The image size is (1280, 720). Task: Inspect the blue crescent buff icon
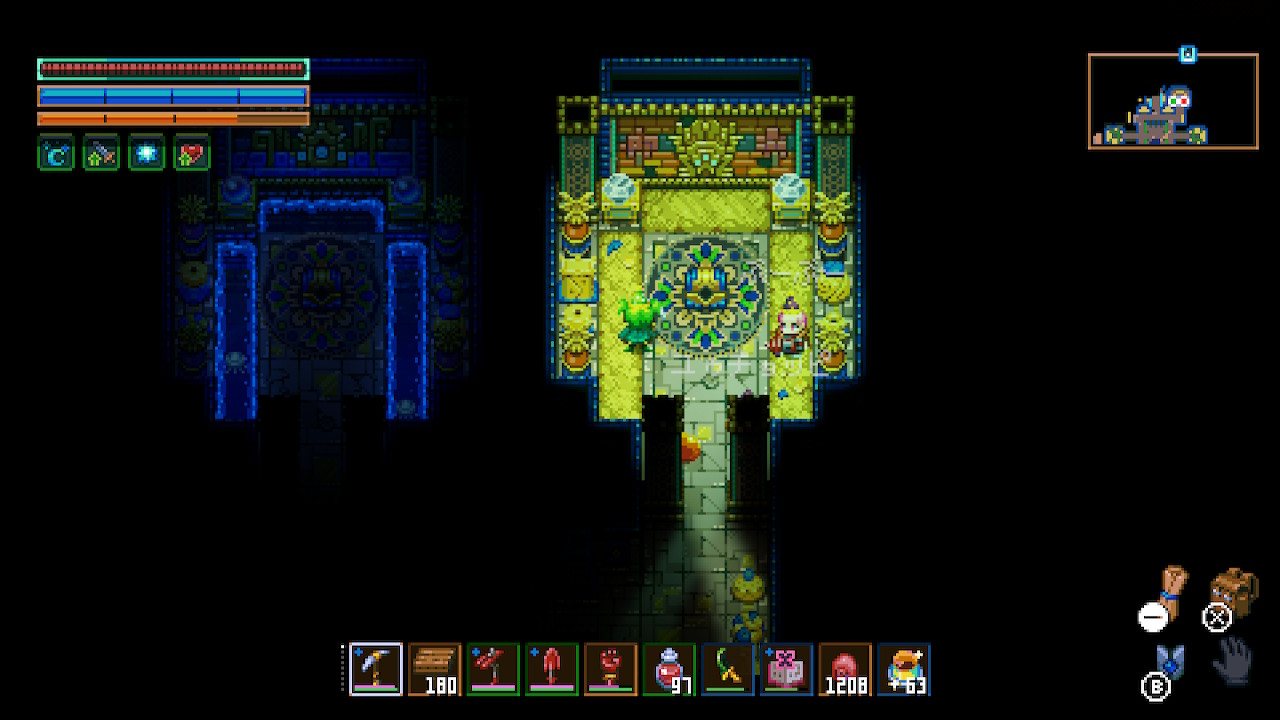click(56, 153)
